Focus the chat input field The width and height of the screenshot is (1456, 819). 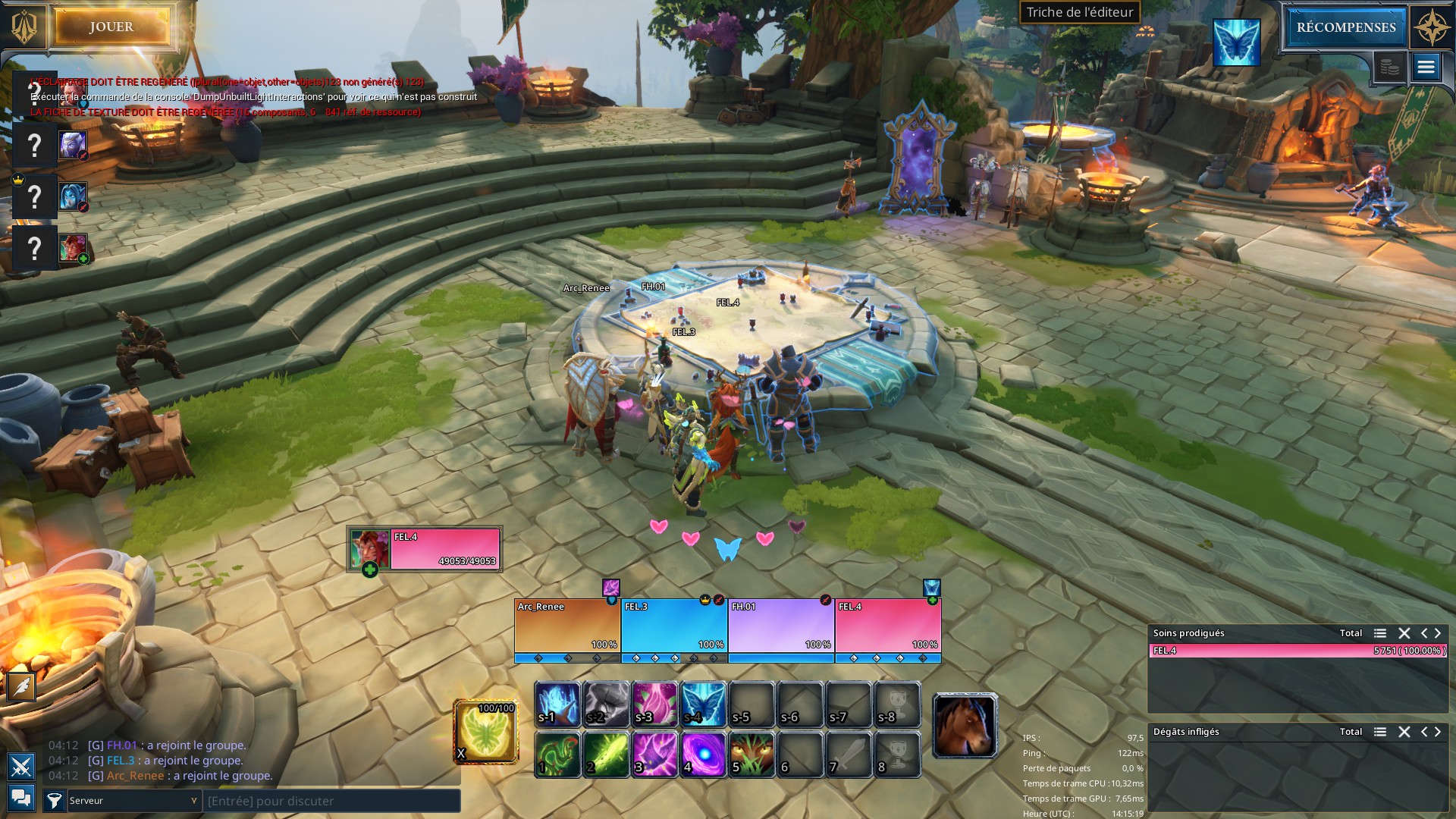coord(332,801)
